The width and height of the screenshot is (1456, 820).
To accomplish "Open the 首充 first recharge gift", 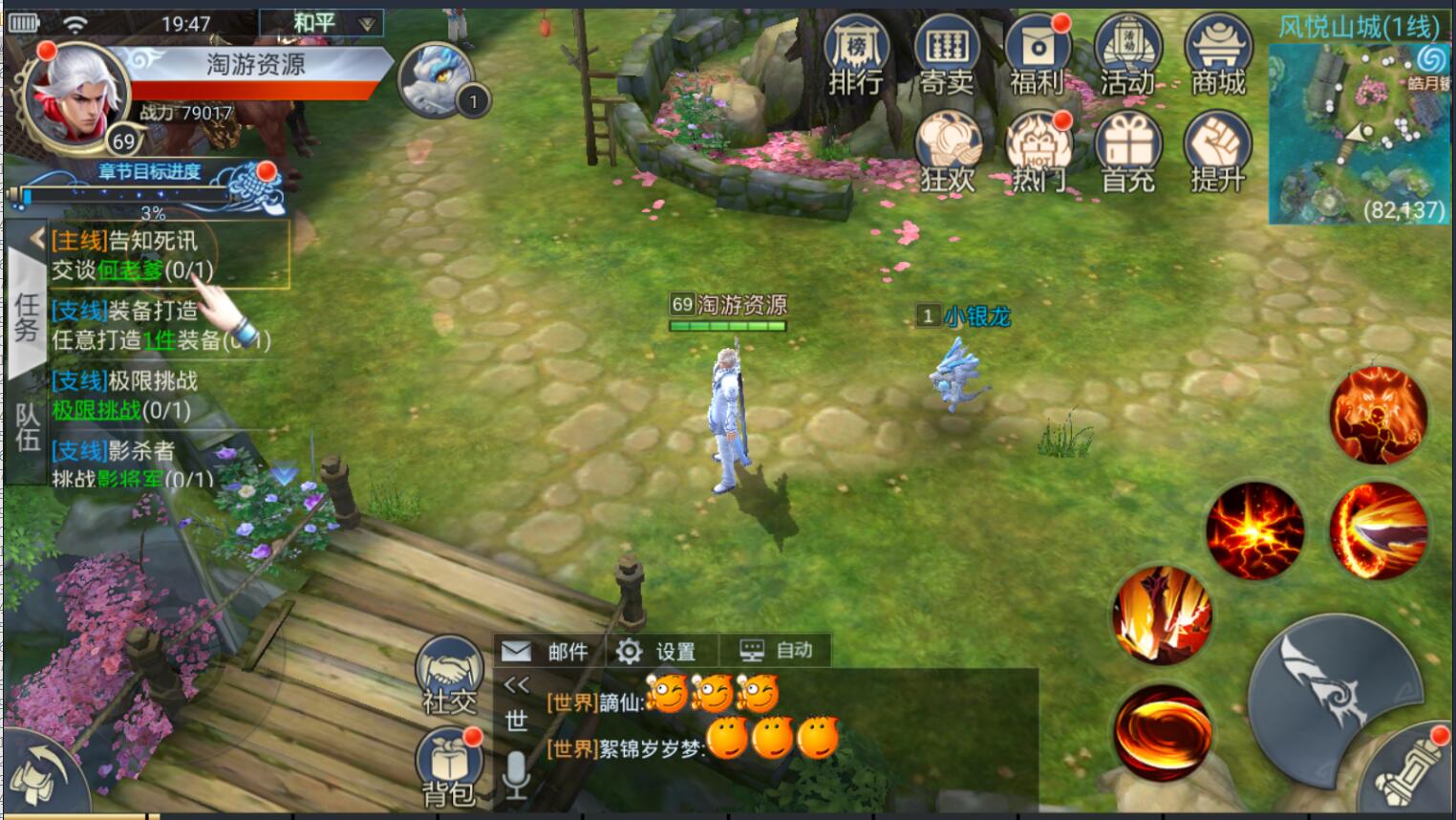I will [x=1128, y=153].
